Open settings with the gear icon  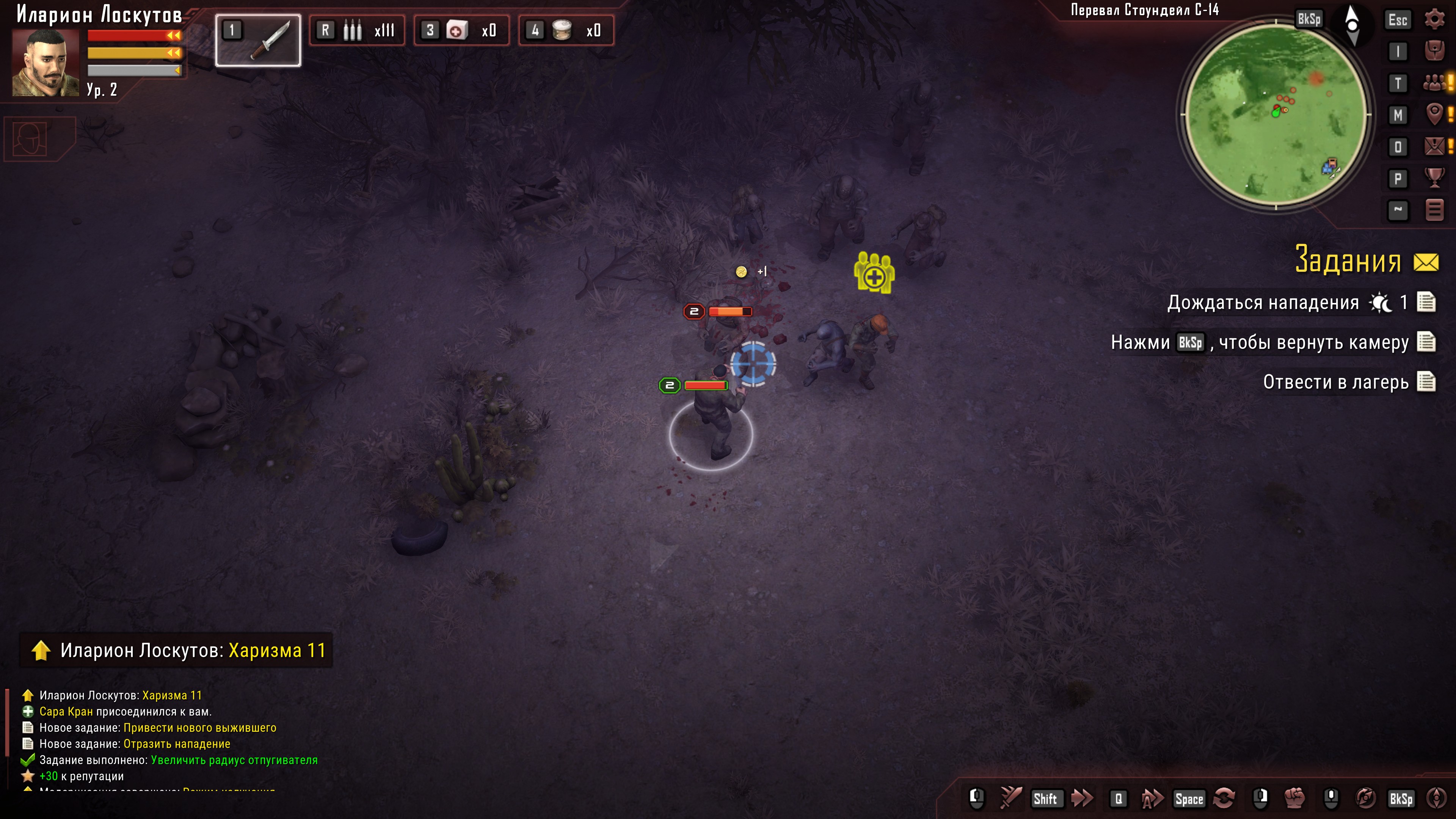(1434, 19)
